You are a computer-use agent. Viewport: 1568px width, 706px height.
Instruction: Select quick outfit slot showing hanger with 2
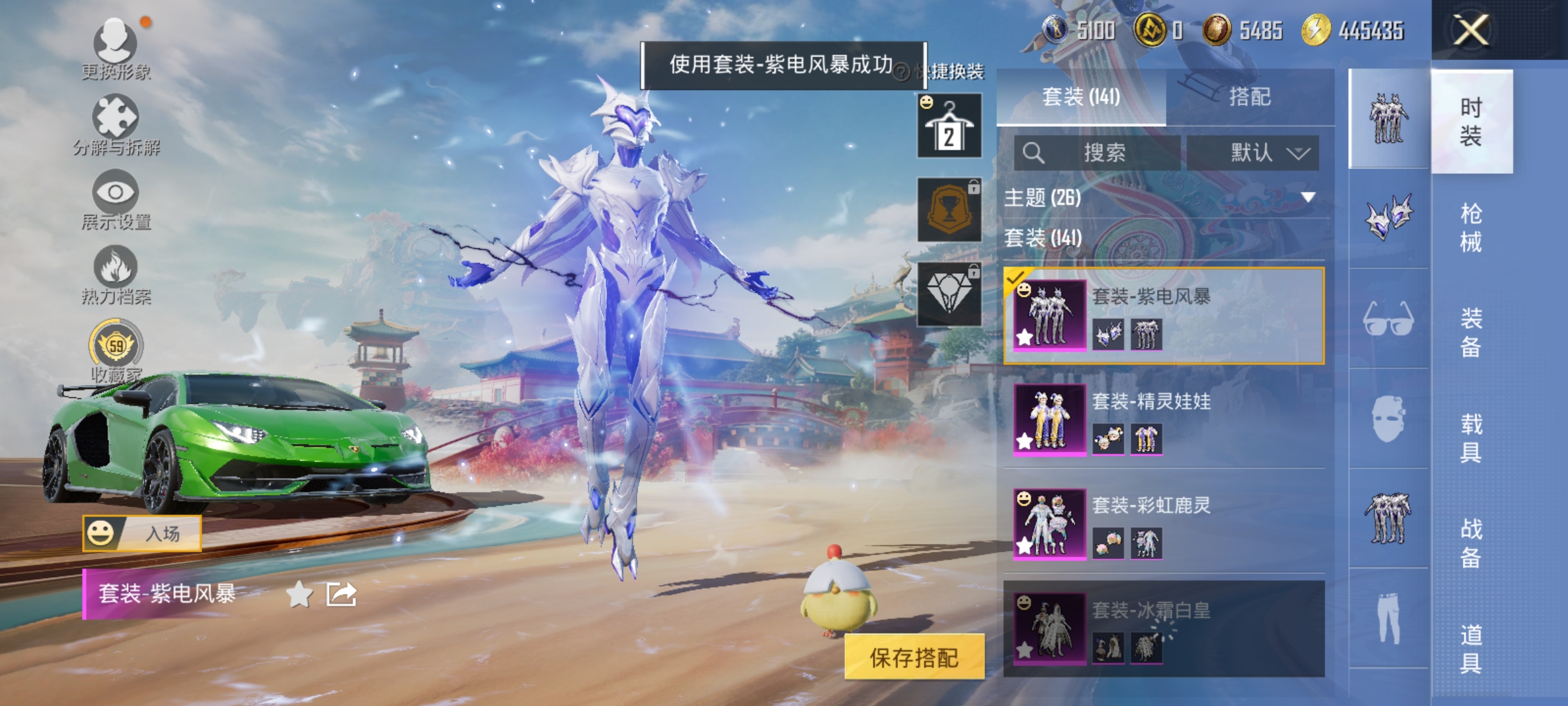pyautogui.click(x=949, y=124)
